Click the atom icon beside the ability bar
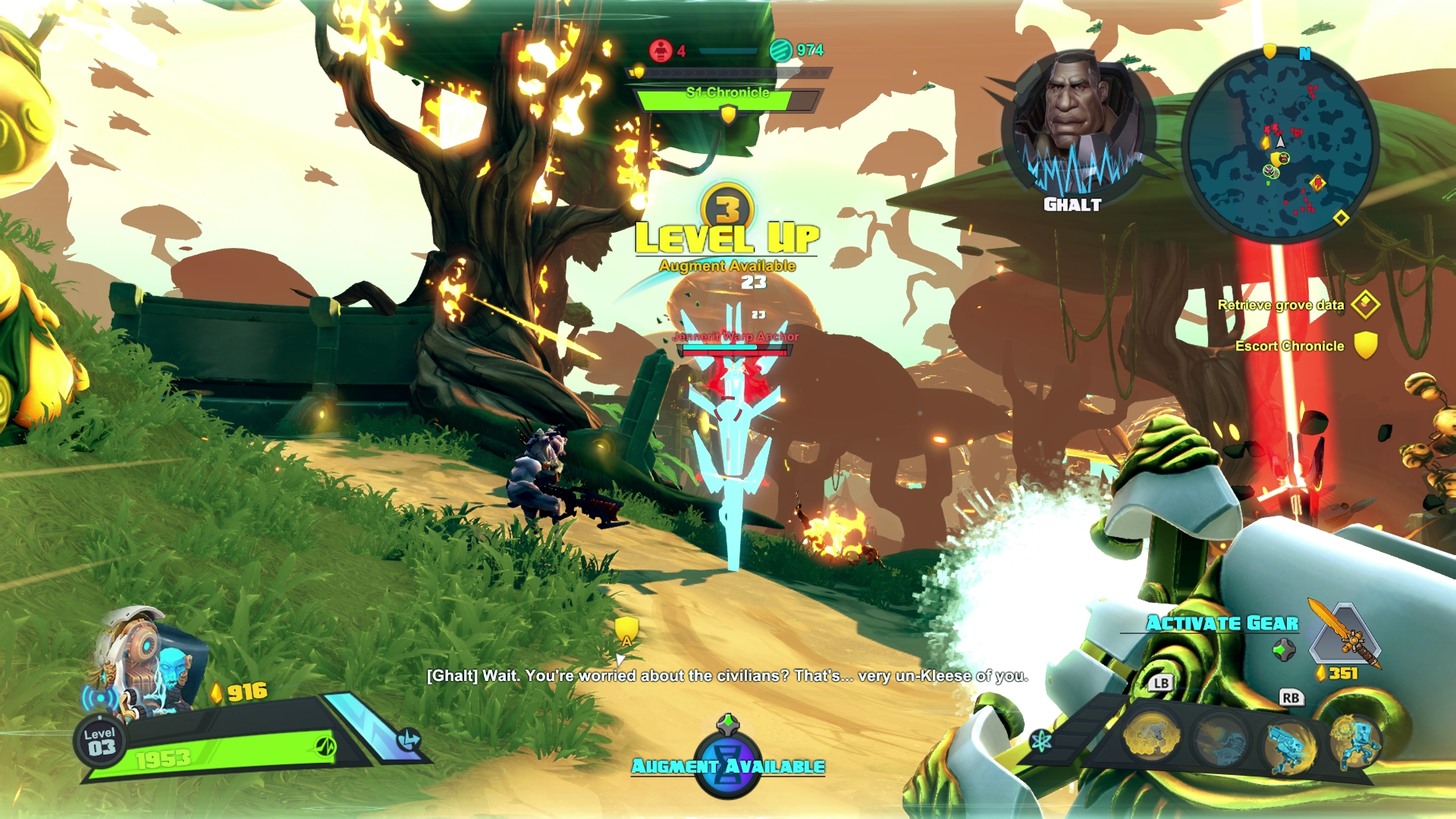 click(1040, 740)
